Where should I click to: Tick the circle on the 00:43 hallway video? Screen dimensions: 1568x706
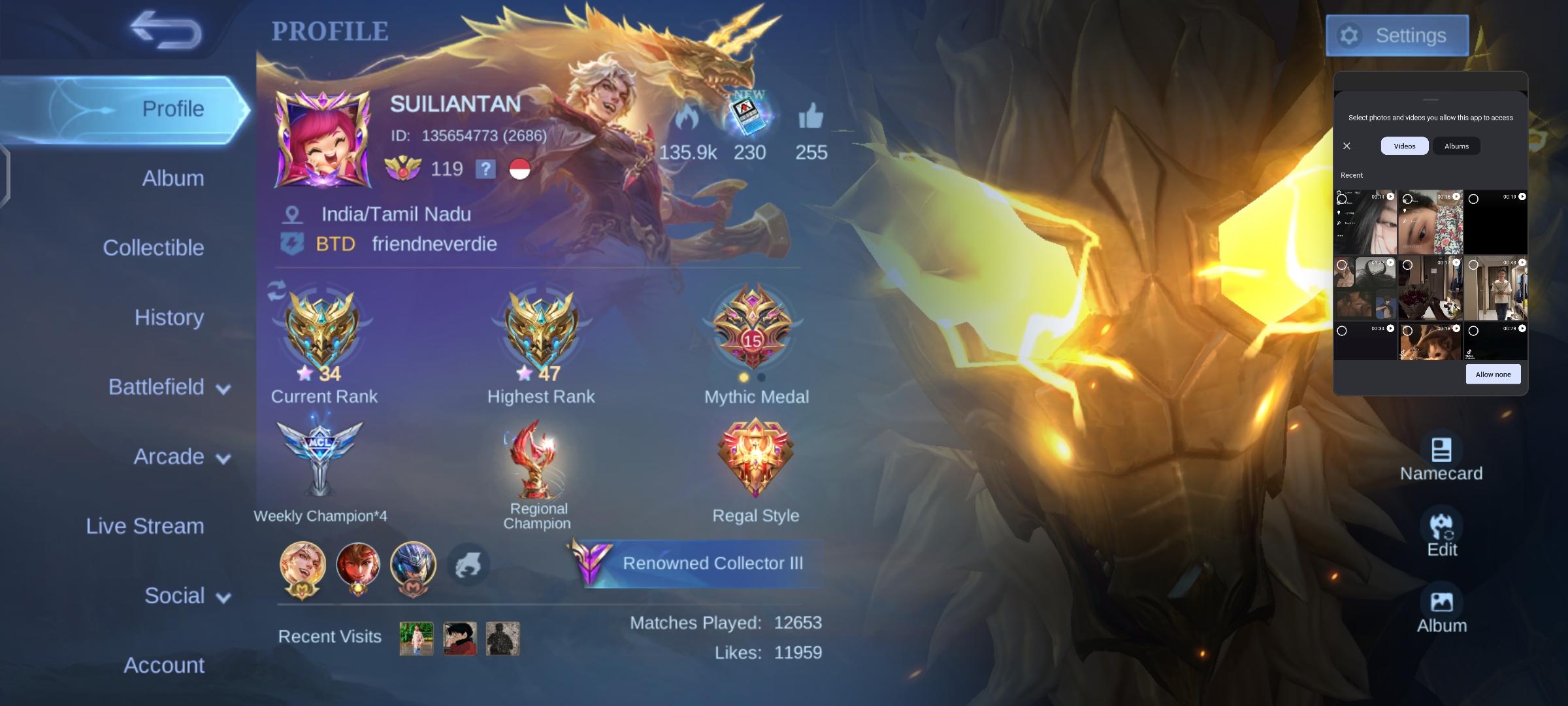[1475, 265]
